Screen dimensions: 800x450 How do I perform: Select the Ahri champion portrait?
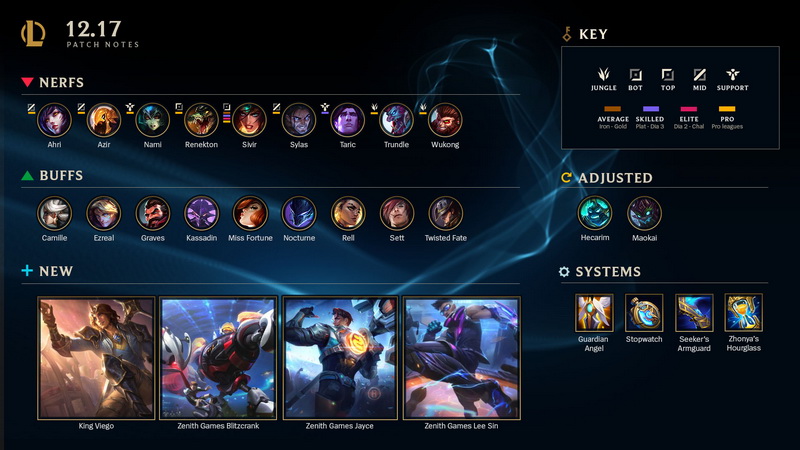click(54, 120)
